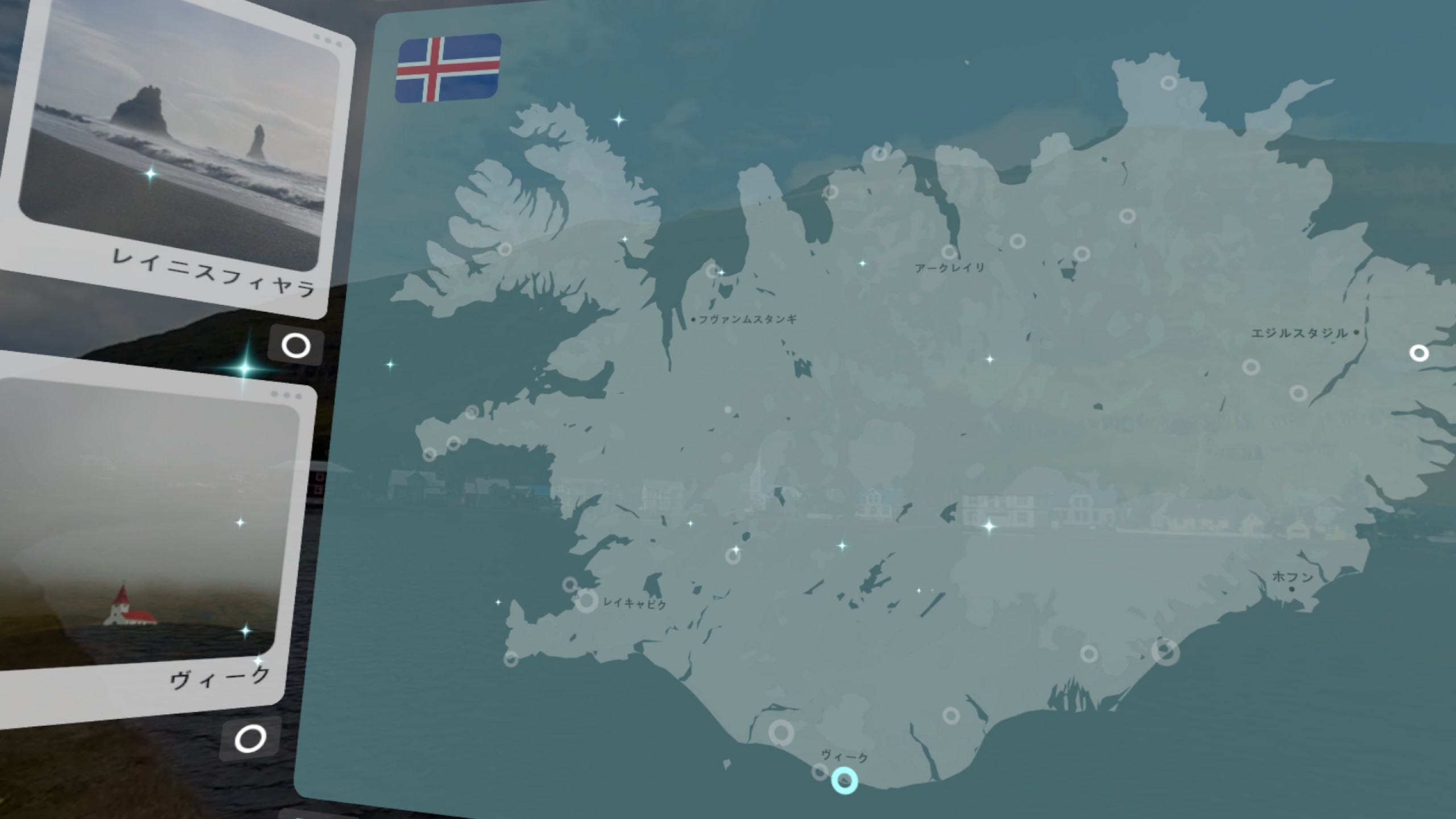Select the Iceland flag icon
This screenshot has width=1456, height=819.
[x=448, y=68]
